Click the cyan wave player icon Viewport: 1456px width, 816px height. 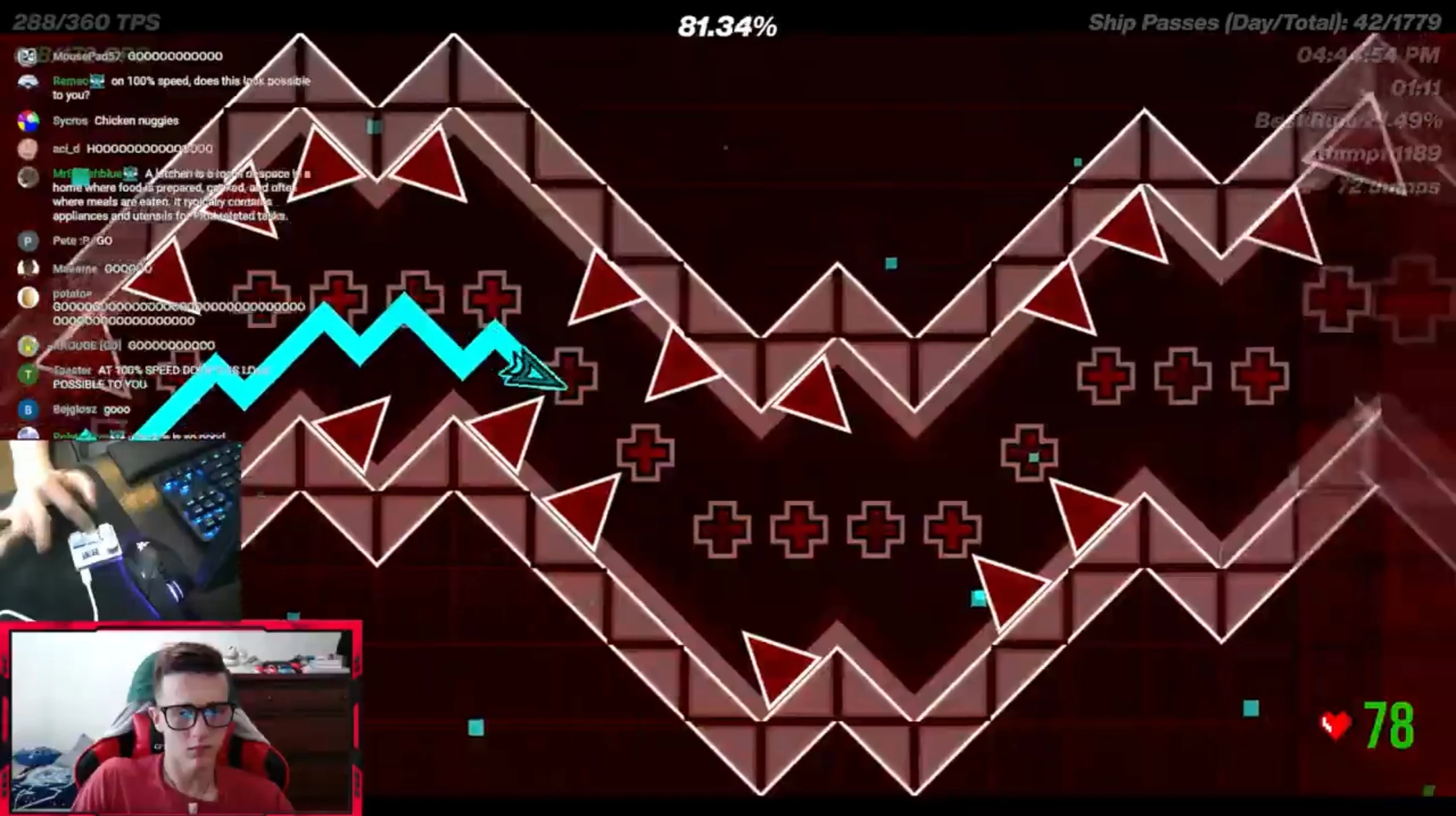533,369
